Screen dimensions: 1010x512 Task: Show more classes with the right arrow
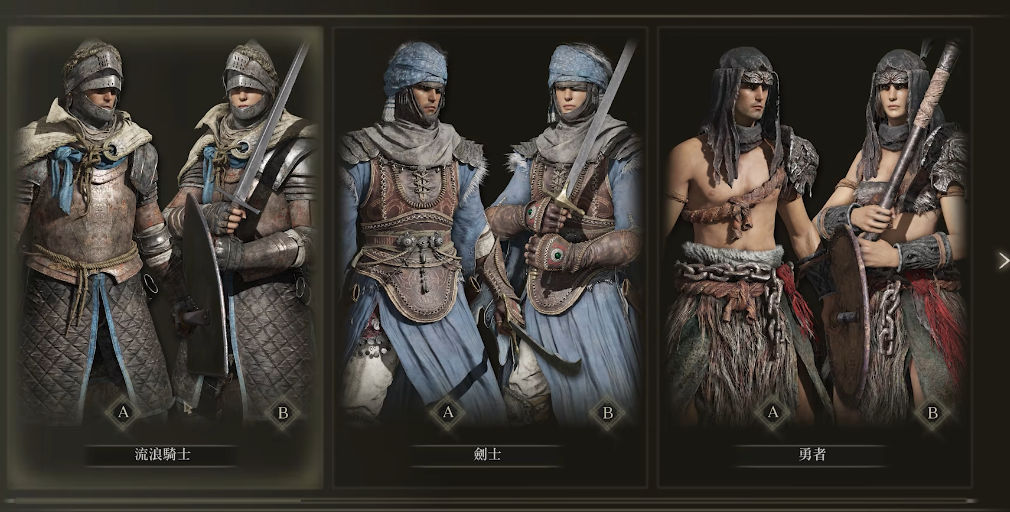click(1002, 261)
